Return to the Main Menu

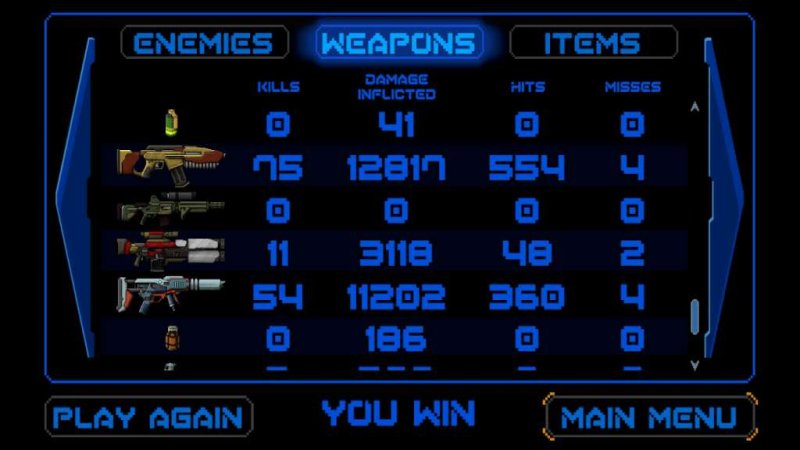click(x=648, y=417)
